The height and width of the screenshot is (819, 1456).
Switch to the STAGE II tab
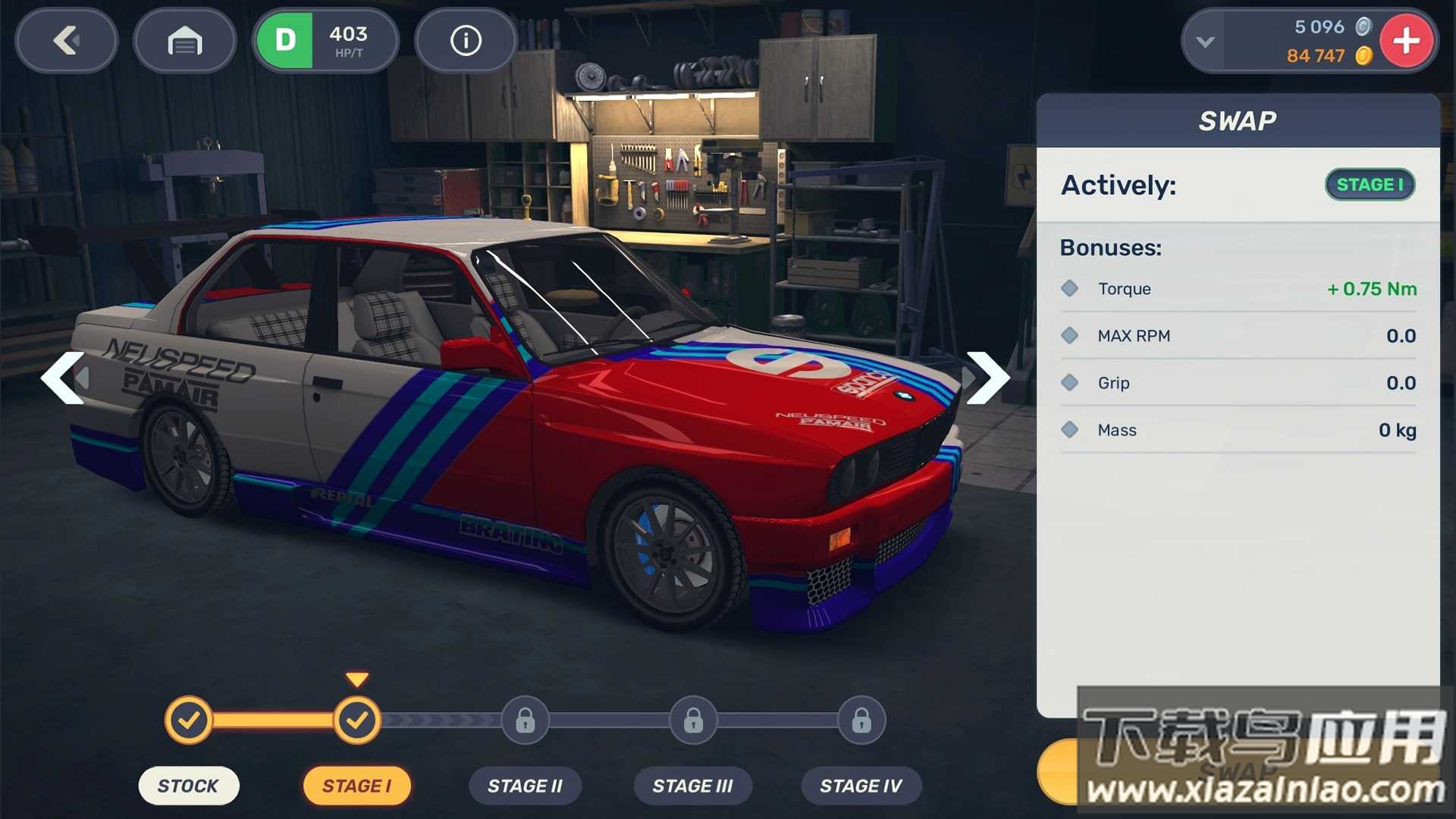[525, 786]
